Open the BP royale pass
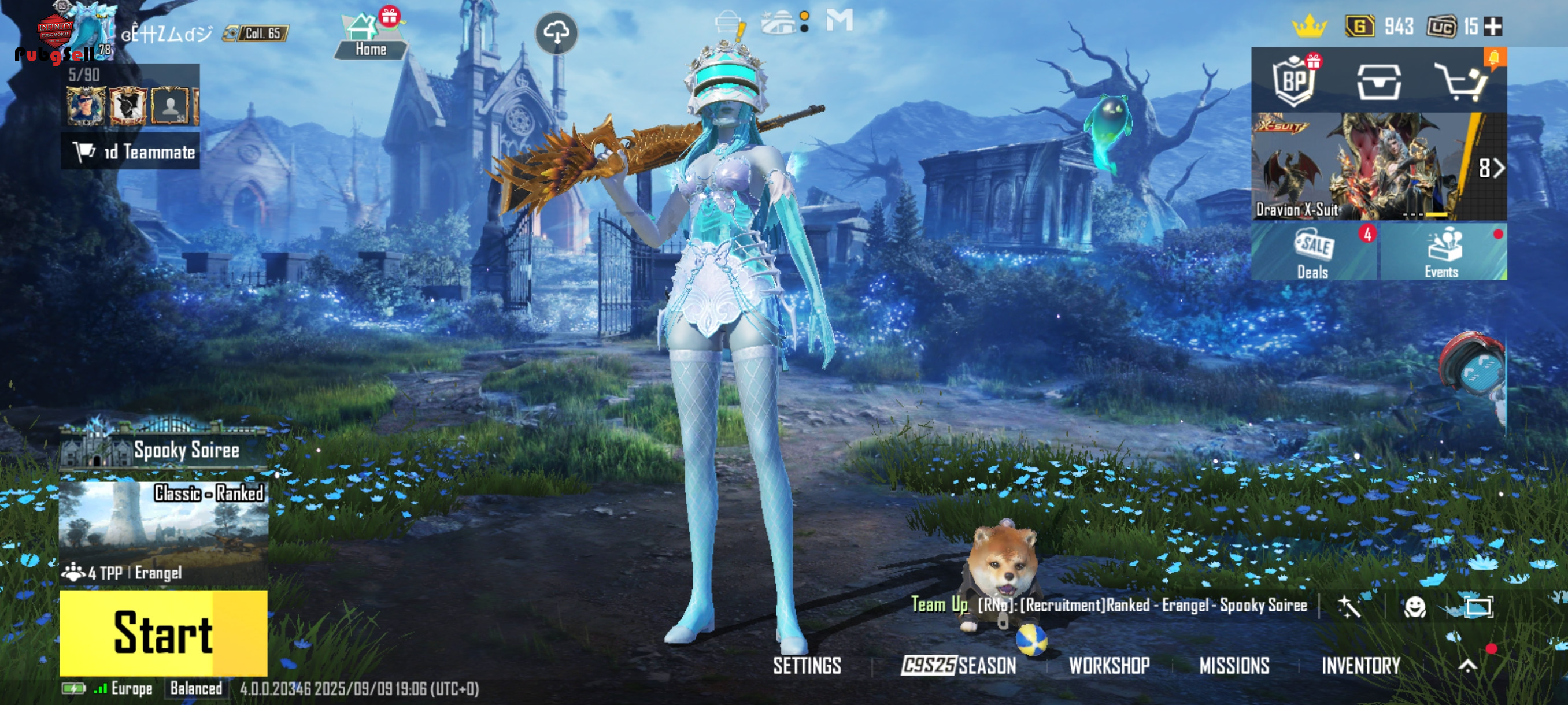The image size is (1568, 705). tap(1294, 80)
